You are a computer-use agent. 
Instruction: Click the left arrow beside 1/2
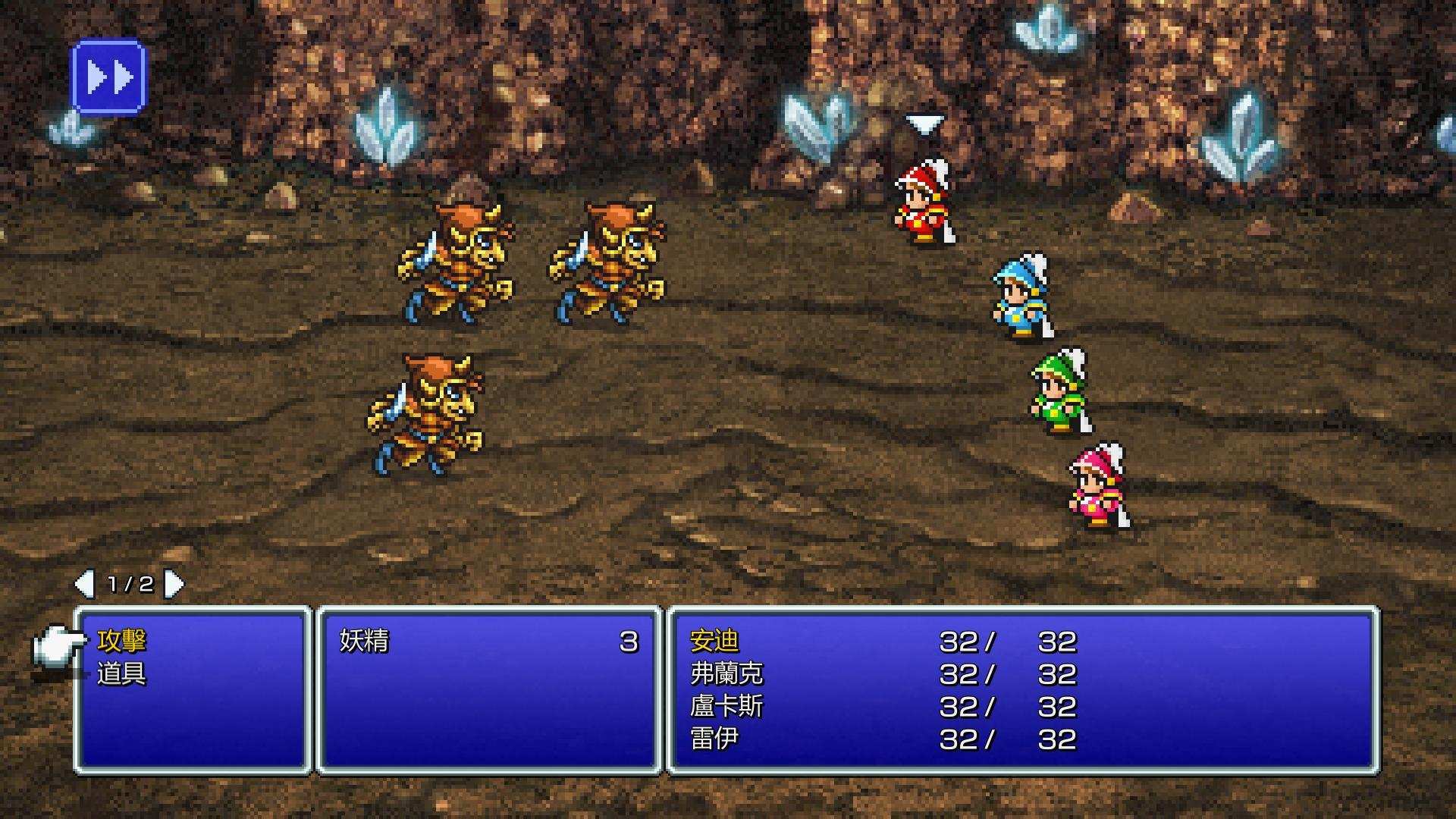86,585
